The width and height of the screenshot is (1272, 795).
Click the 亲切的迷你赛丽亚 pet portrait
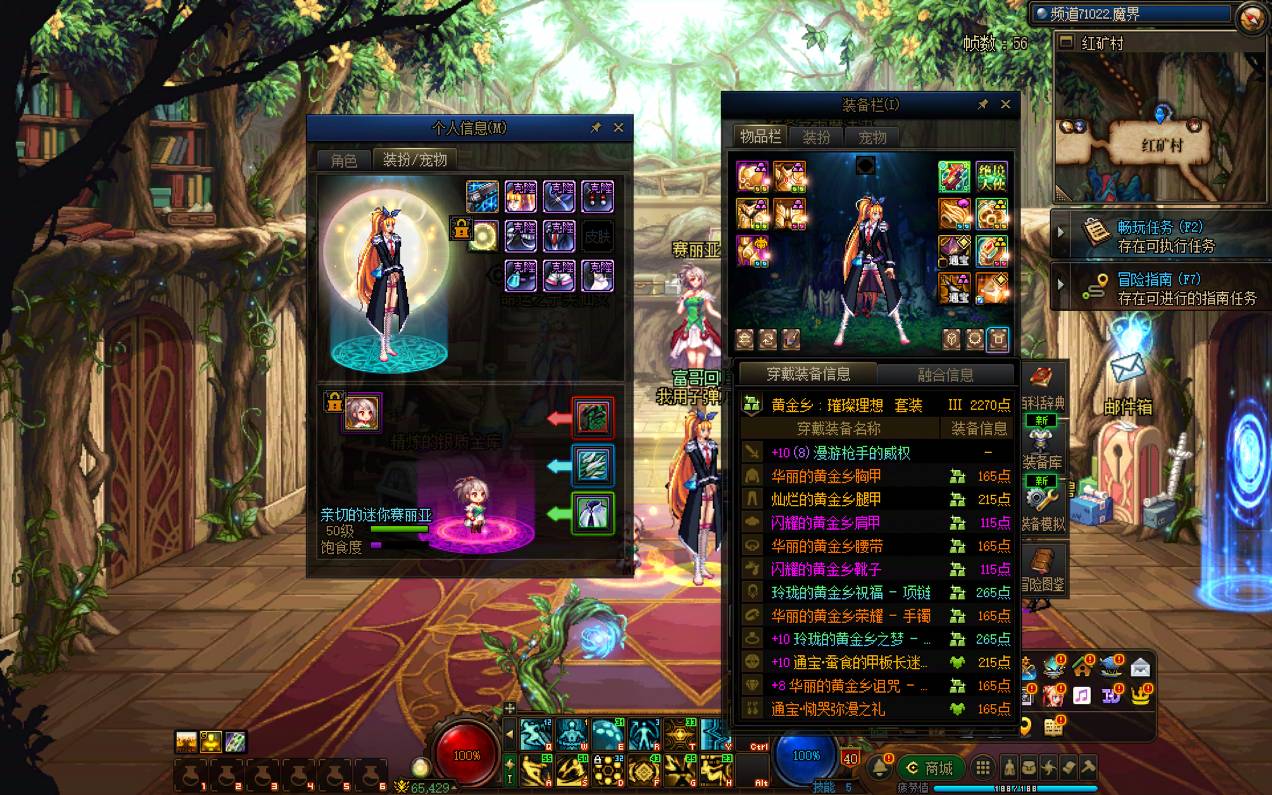point(362,412)
